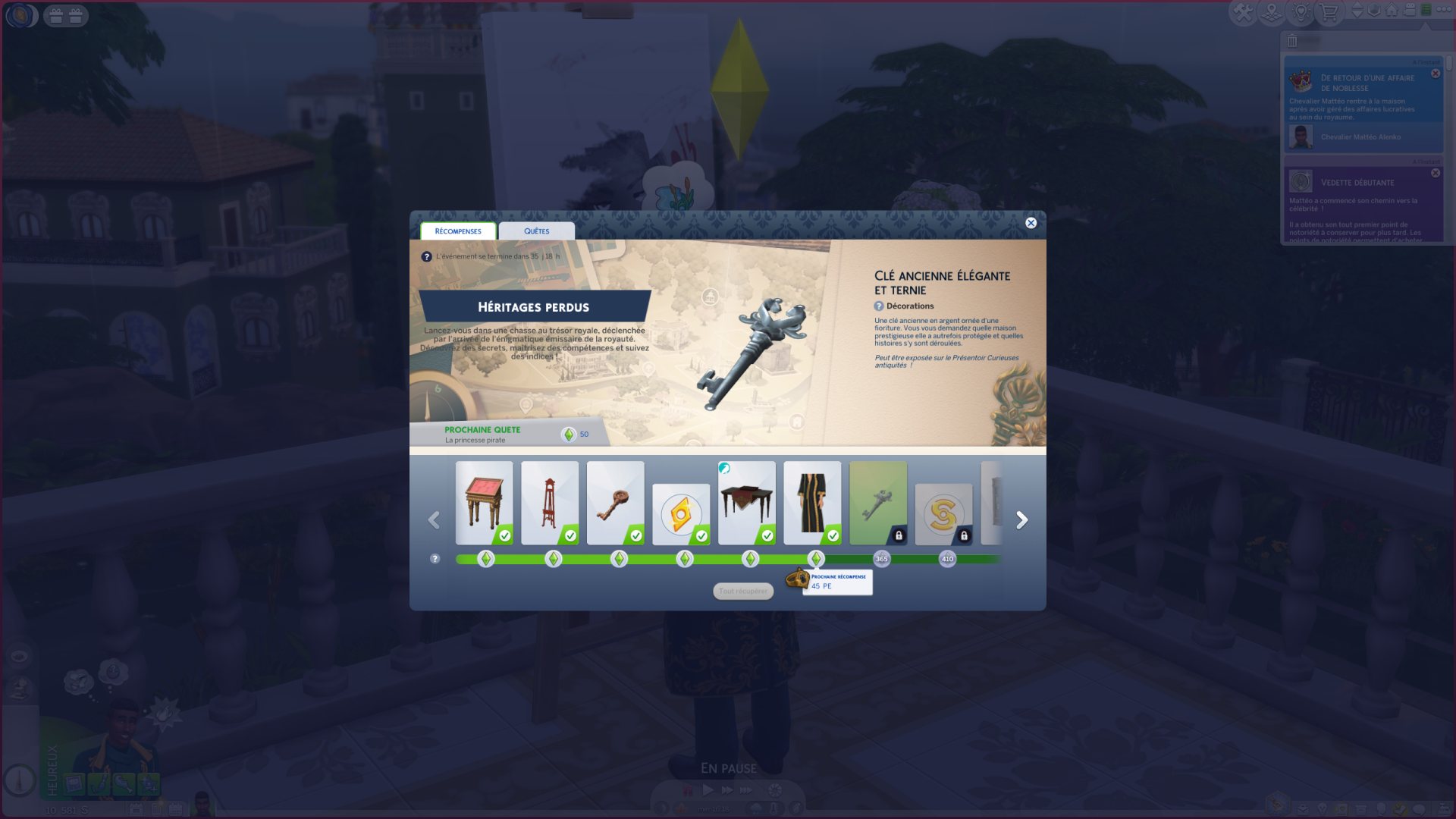Click the Tout récupérer button
1456x819 pixels.
(x=743, y=591)
